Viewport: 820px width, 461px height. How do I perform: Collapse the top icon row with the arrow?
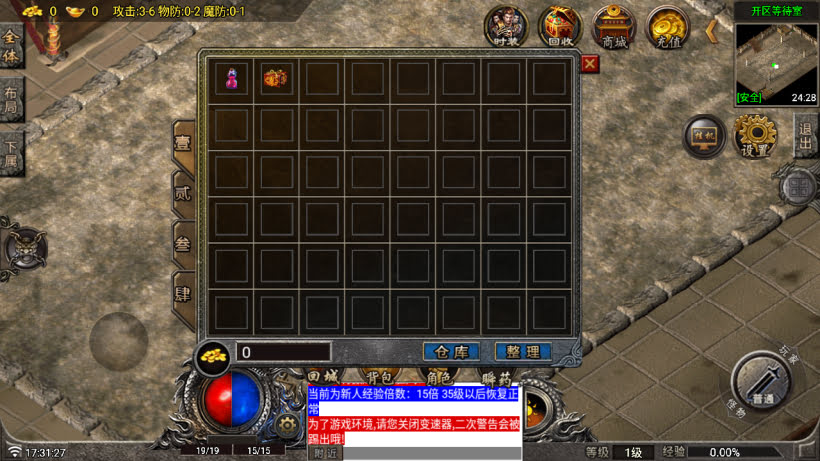coord(712,31)
